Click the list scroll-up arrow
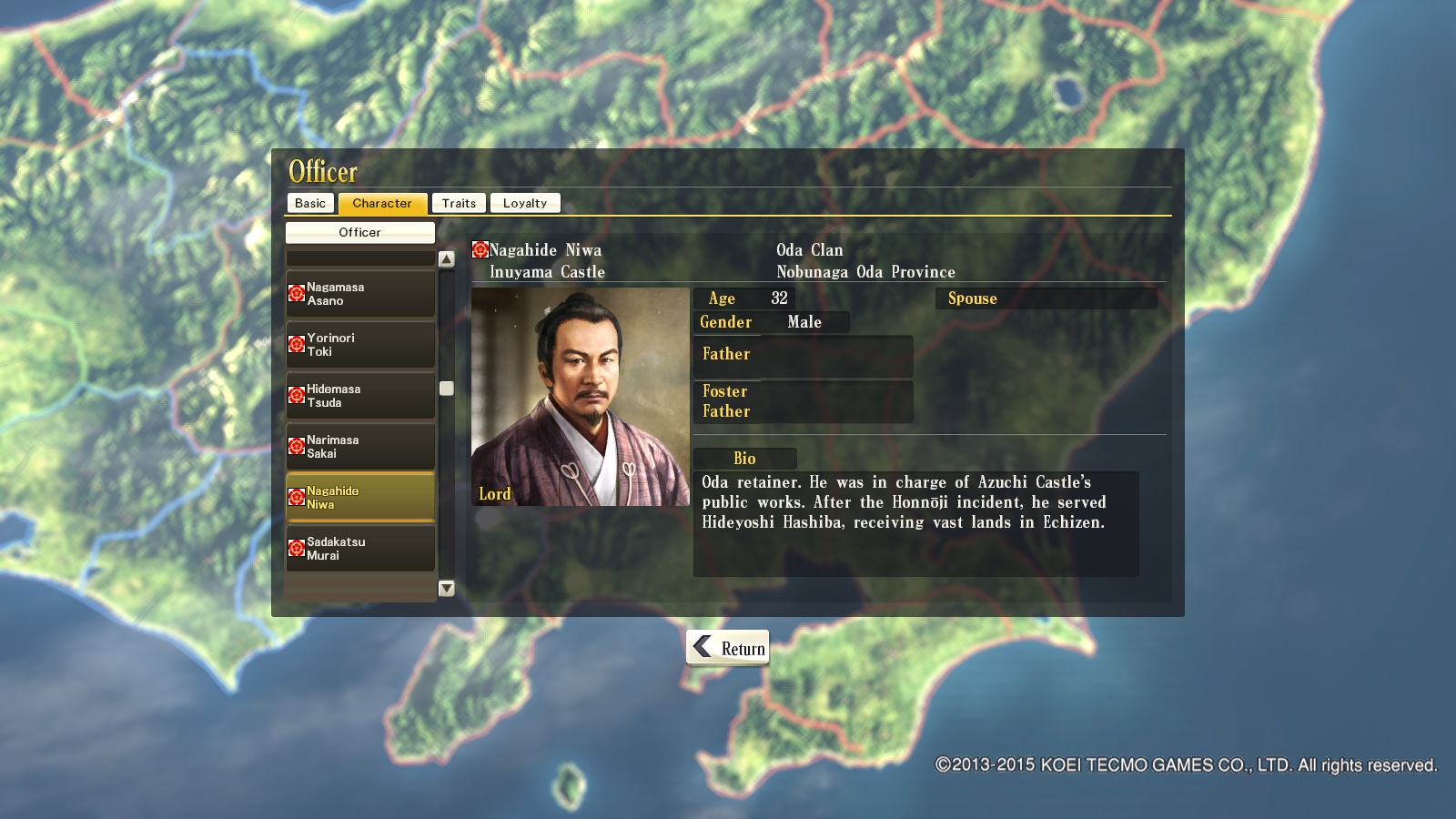The height and width of the screenshot is (819, 1456). click(x=447, y=259)
